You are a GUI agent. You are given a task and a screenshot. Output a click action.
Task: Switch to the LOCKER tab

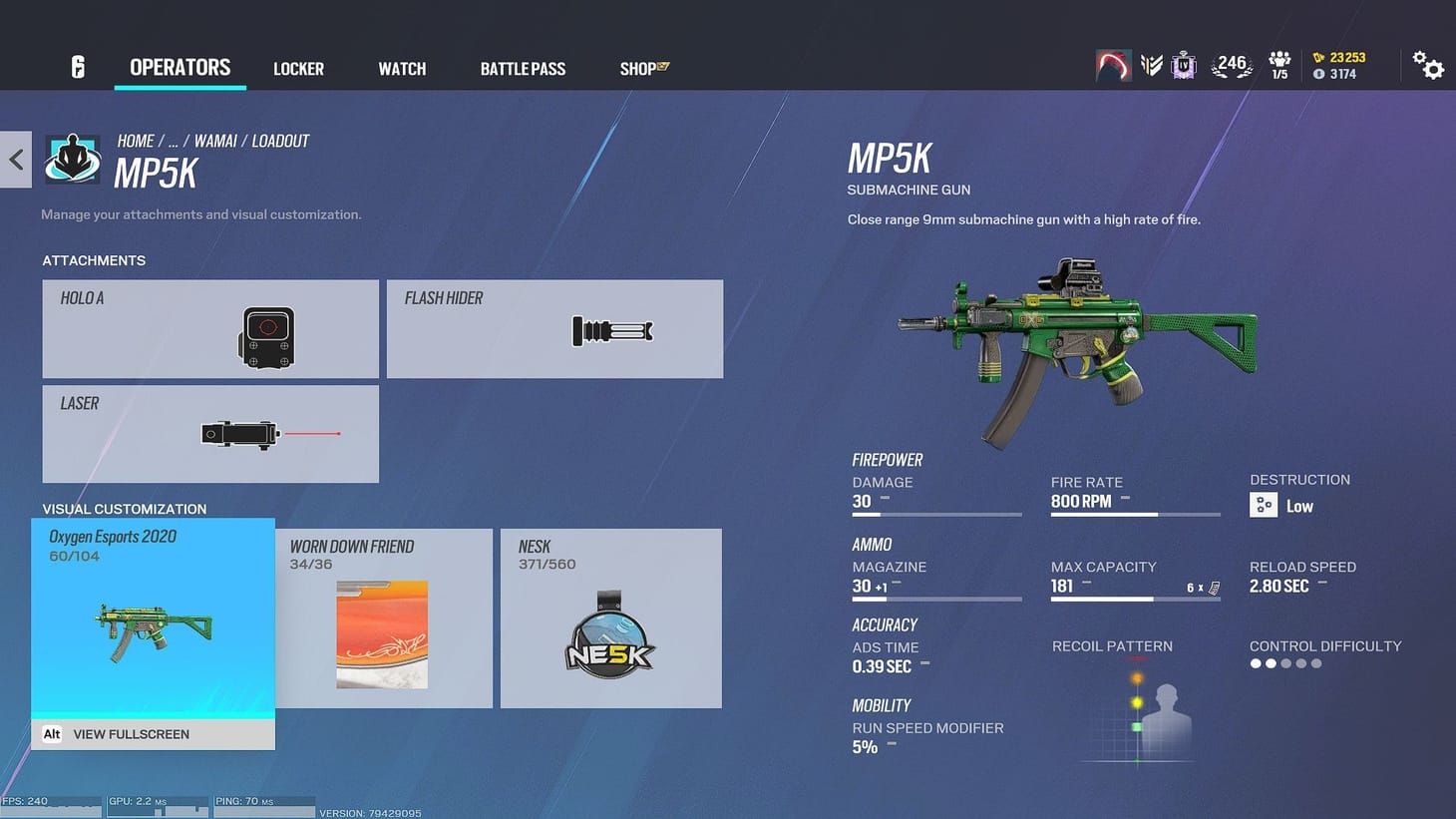[298, 68]
